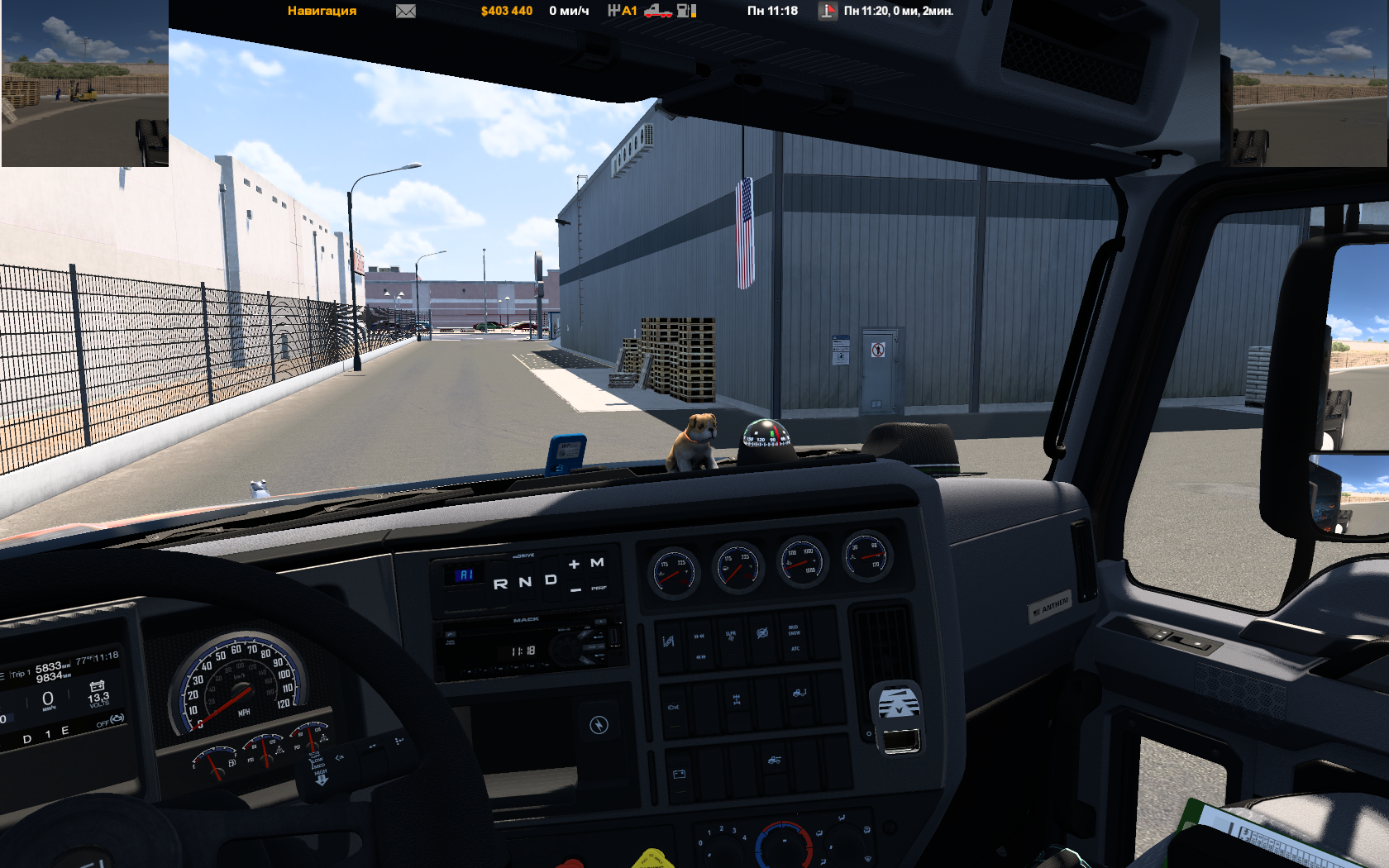
Task: Open the mail envelope messages
Action: click(405, 11)
